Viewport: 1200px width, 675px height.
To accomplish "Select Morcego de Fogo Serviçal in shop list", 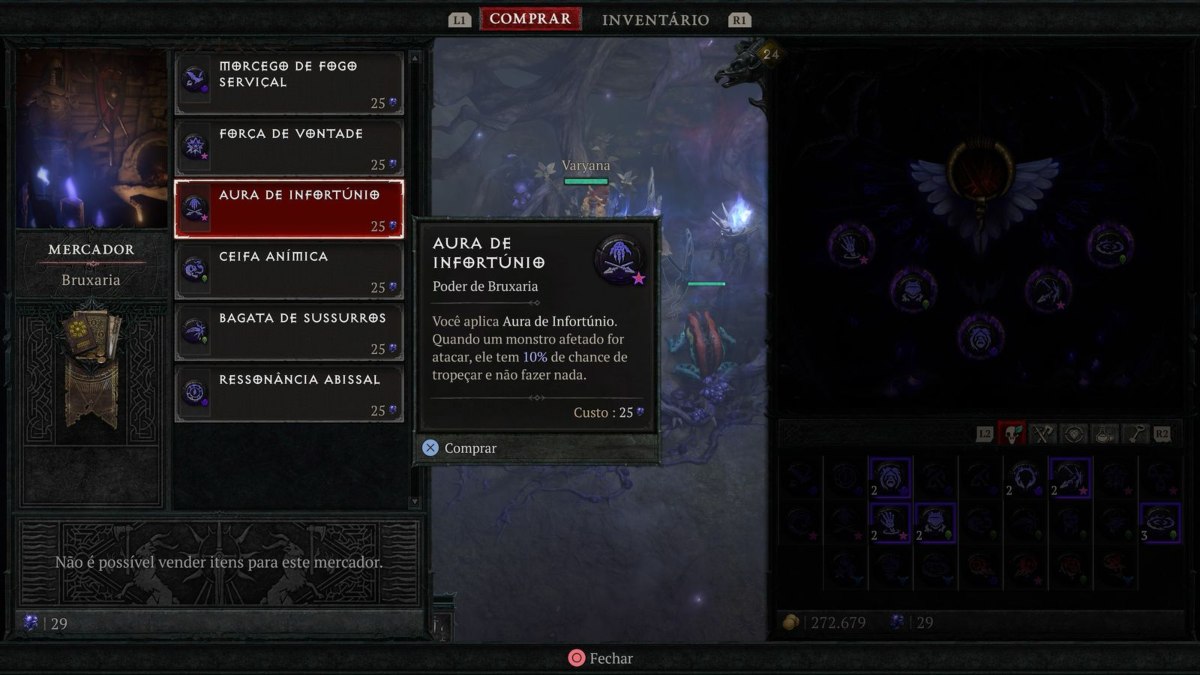I will [x=289, y=82].
